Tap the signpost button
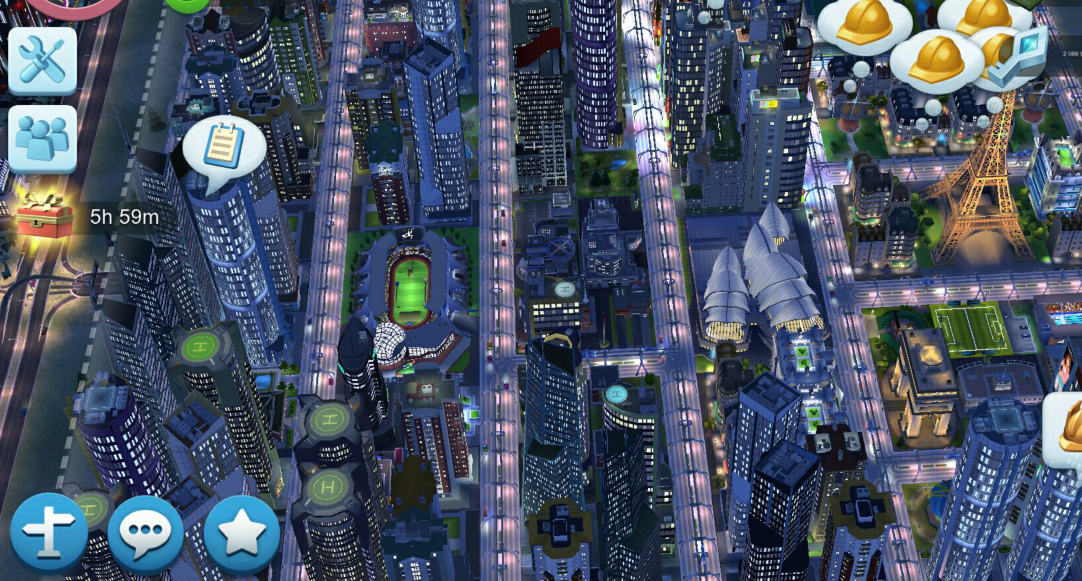Image resolution: width=1082 pixels, height=581 pixels. [49, 533]
